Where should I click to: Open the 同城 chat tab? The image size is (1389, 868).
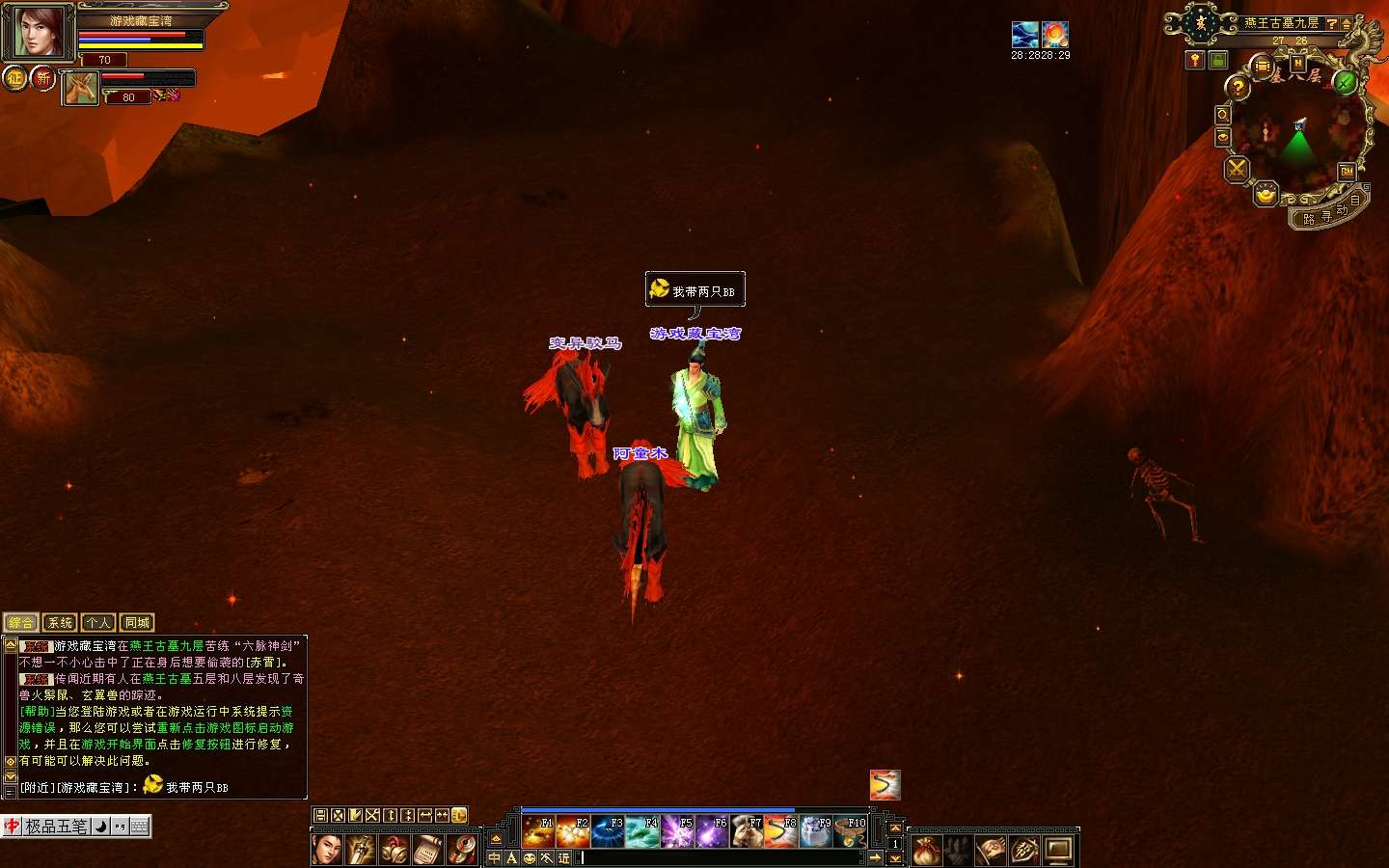click(137, 623)
